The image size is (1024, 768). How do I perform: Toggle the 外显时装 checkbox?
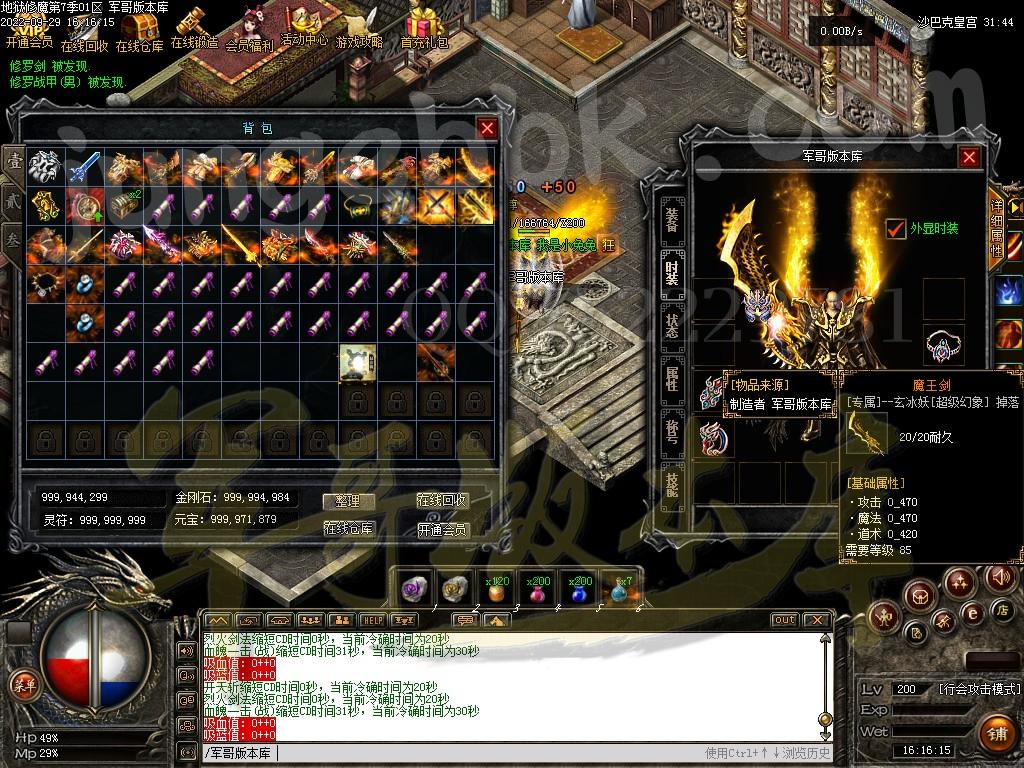point(896,229)
